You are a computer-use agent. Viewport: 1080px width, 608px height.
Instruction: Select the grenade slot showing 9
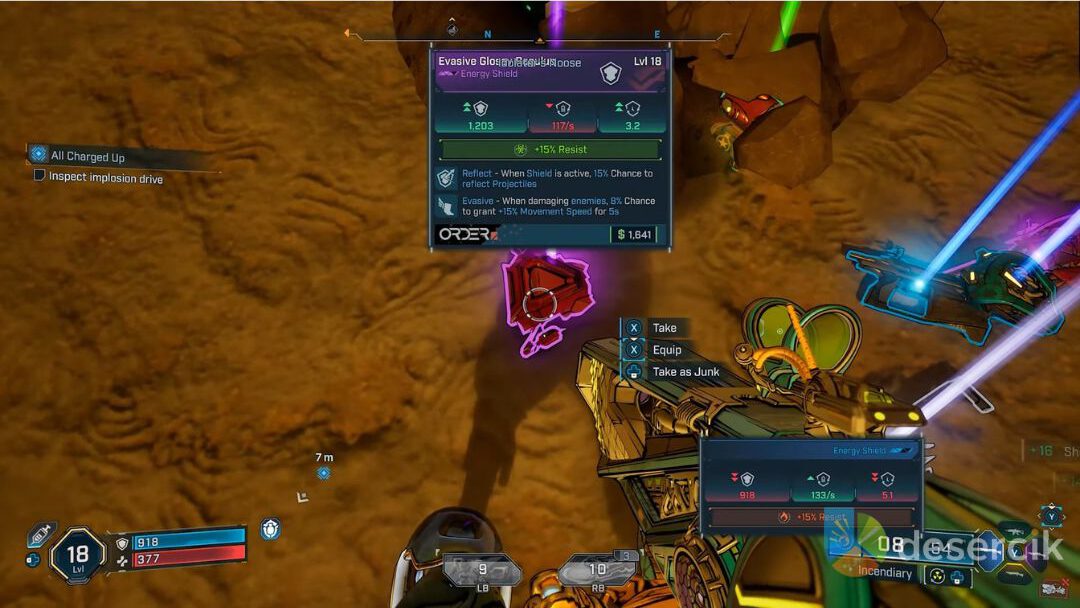(x=482, y=572)
